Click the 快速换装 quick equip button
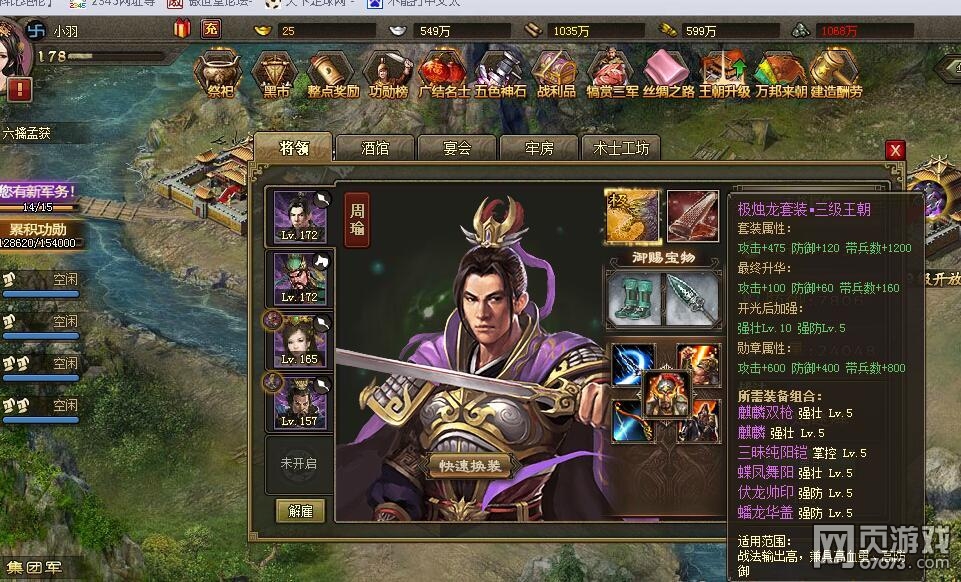 [470, 467]
